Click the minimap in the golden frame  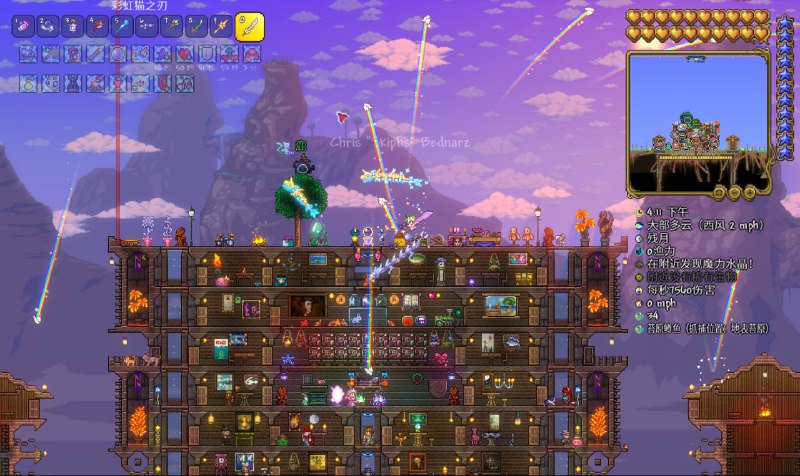click(699, 120)
